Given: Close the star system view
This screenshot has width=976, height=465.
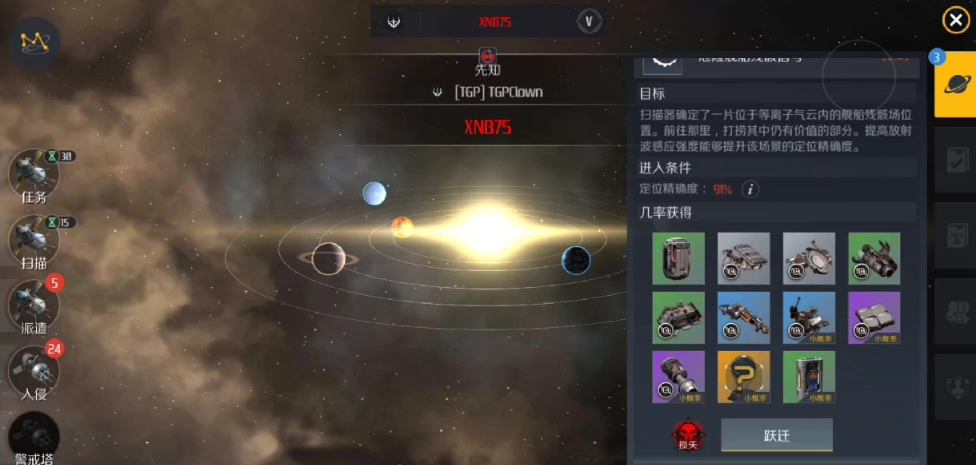Looking at the screenshot, I should pyautogui.click(x=955, y=20).
